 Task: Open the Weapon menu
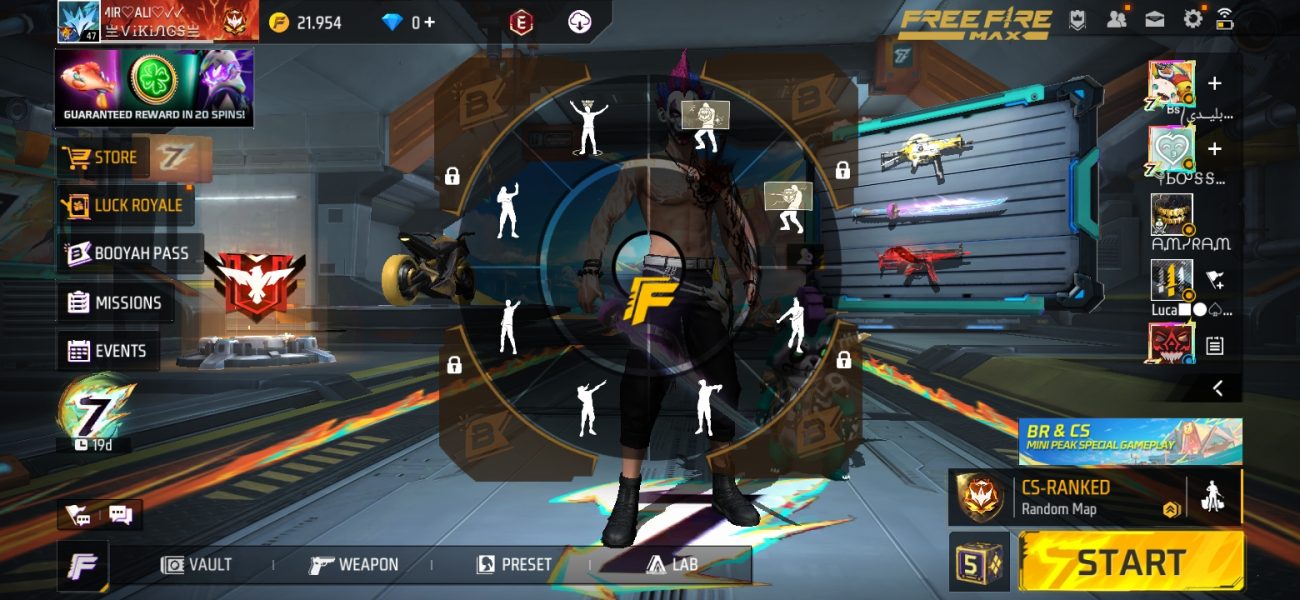(x=354, y=565)
